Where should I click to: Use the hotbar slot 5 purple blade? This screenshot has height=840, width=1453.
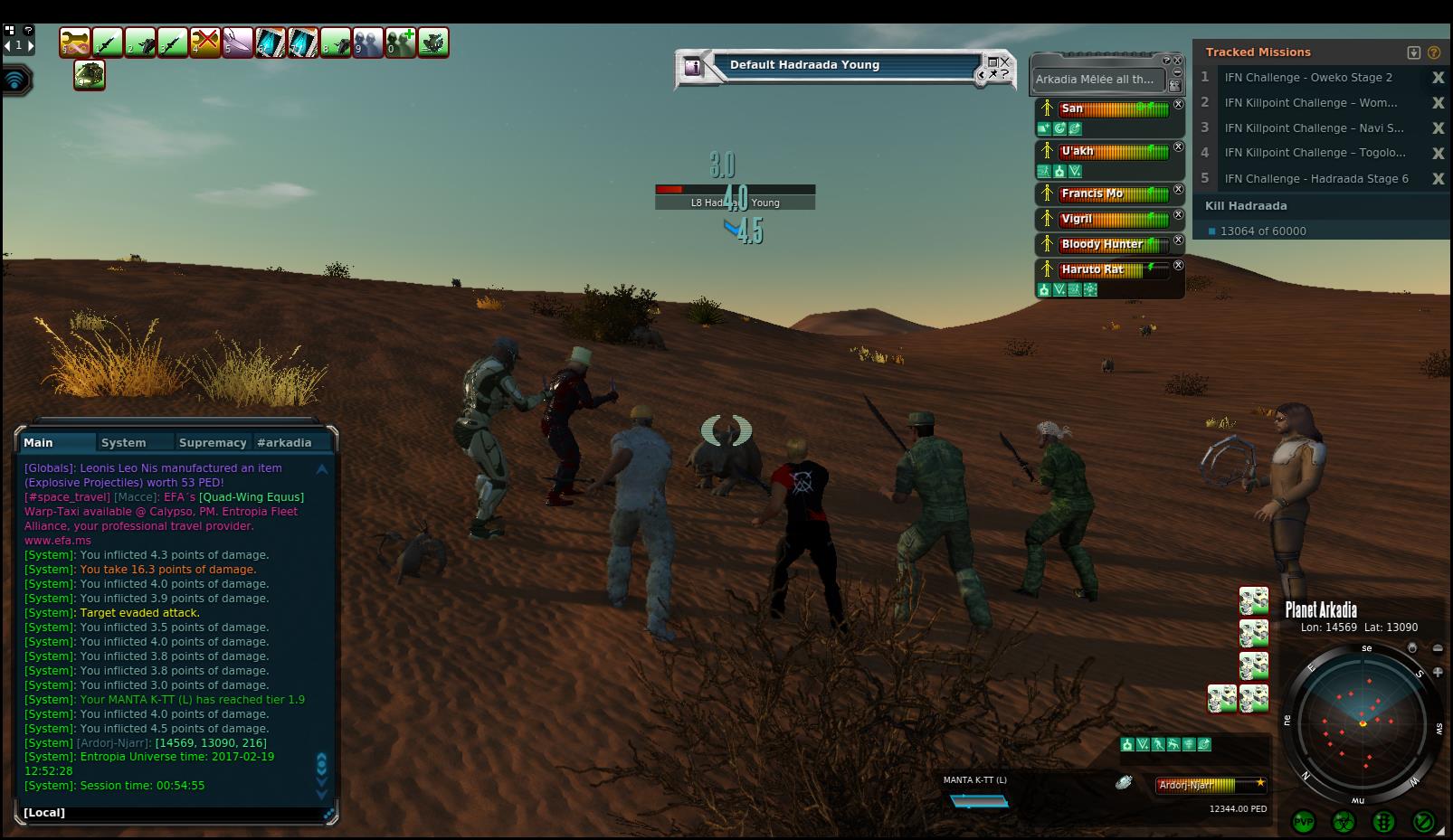238,42
